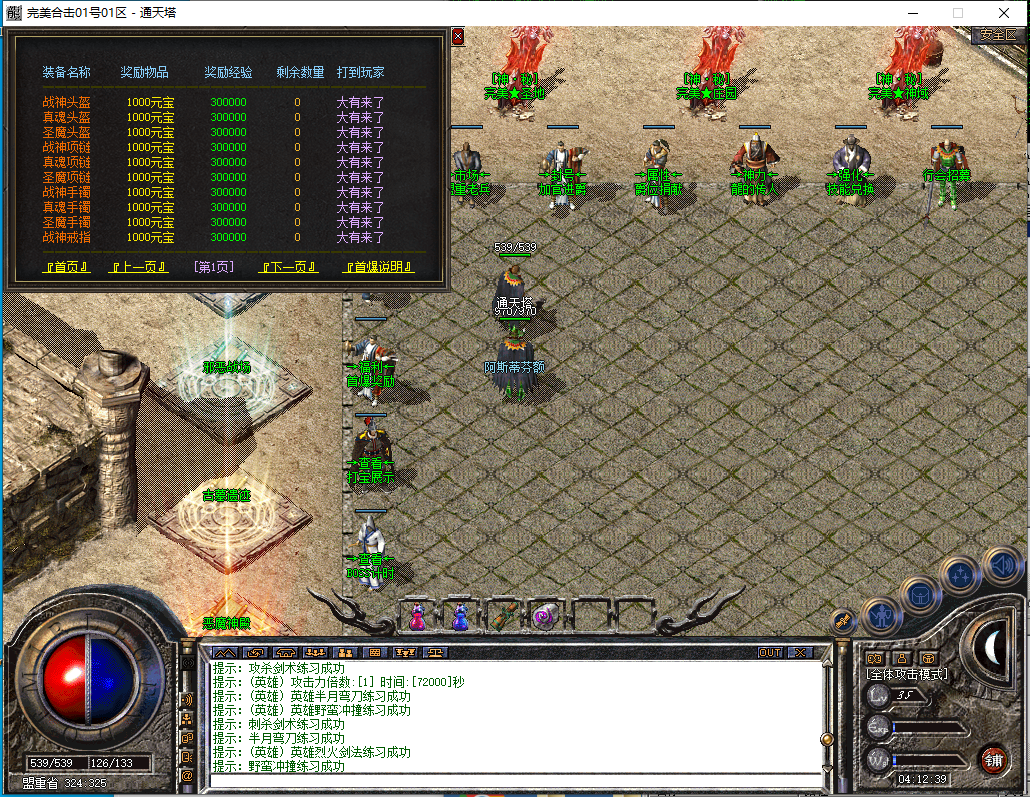1030x797 pixels.
Task: Use the purple scroll belt item
Action: 544,617
